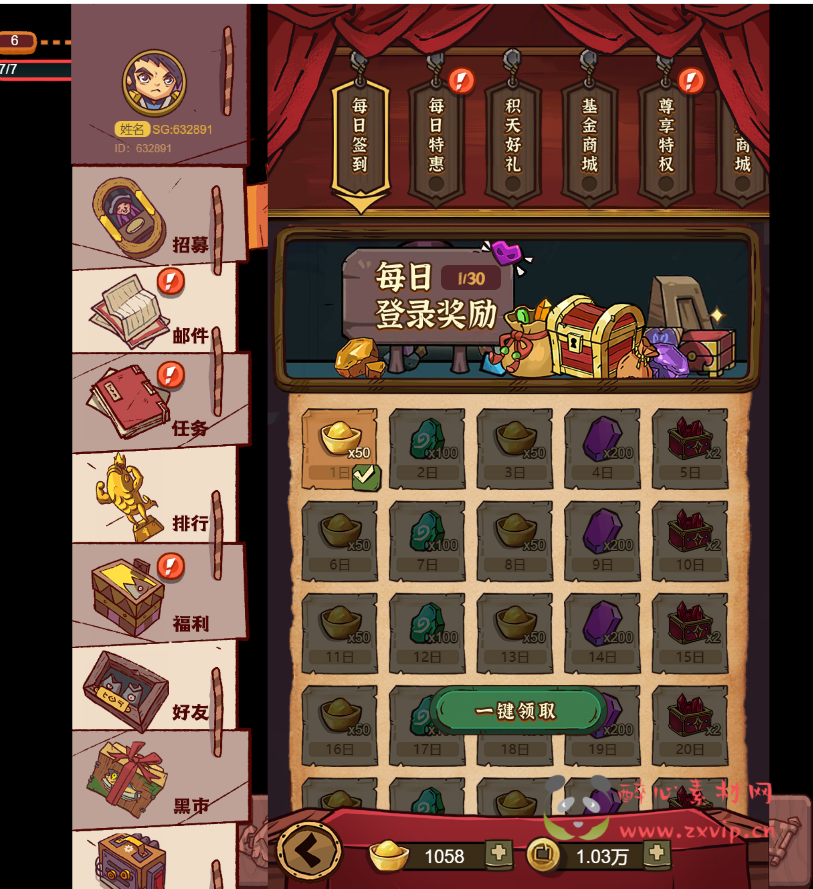Select the day 5 red chest reward
Image resolution: width=813 pixels, height=889 pixels.
click(x=690, y=447)
